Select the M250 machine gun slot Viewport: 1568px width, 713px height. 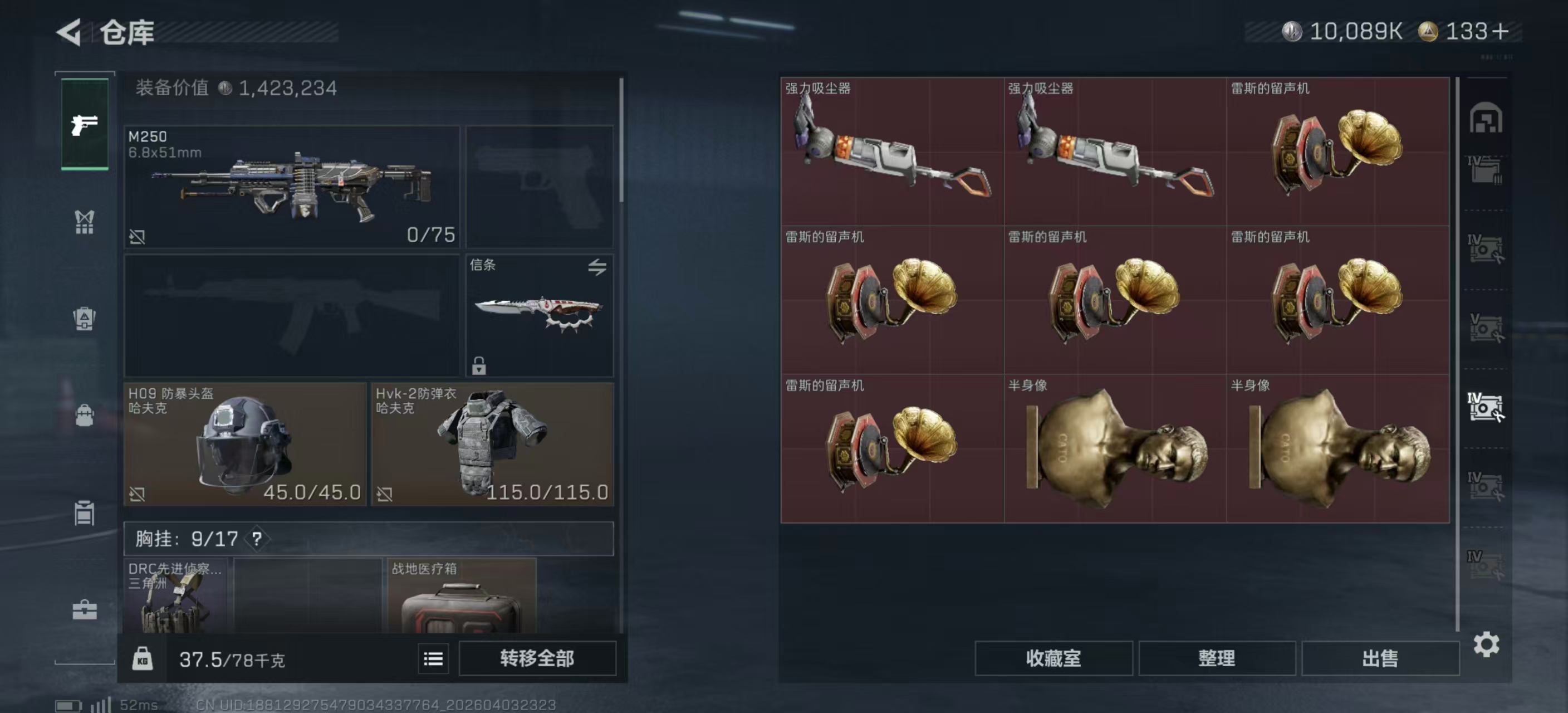(292, 186)
